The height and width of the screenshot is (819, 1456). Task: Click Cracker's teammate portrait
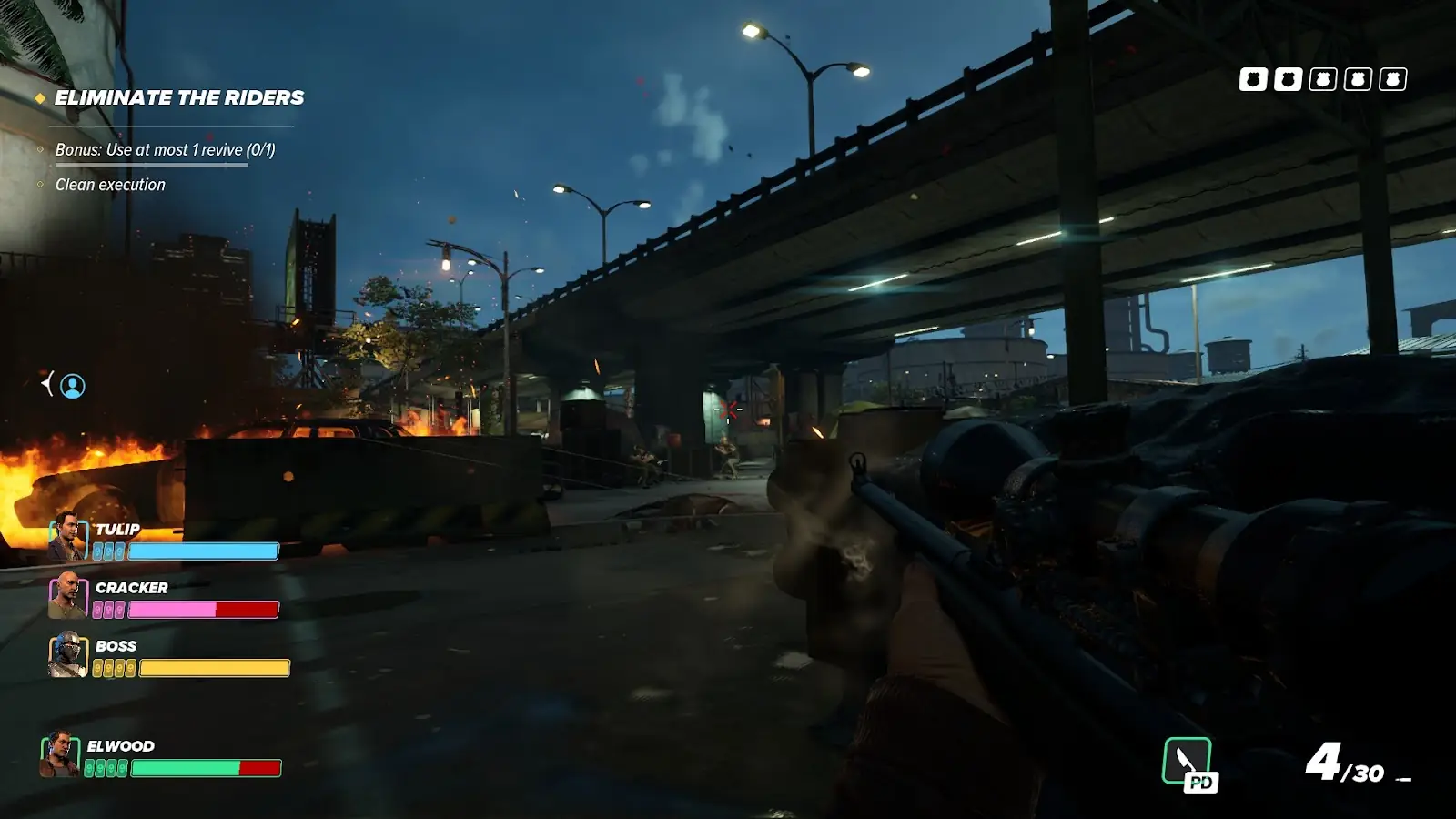[67, 596]
